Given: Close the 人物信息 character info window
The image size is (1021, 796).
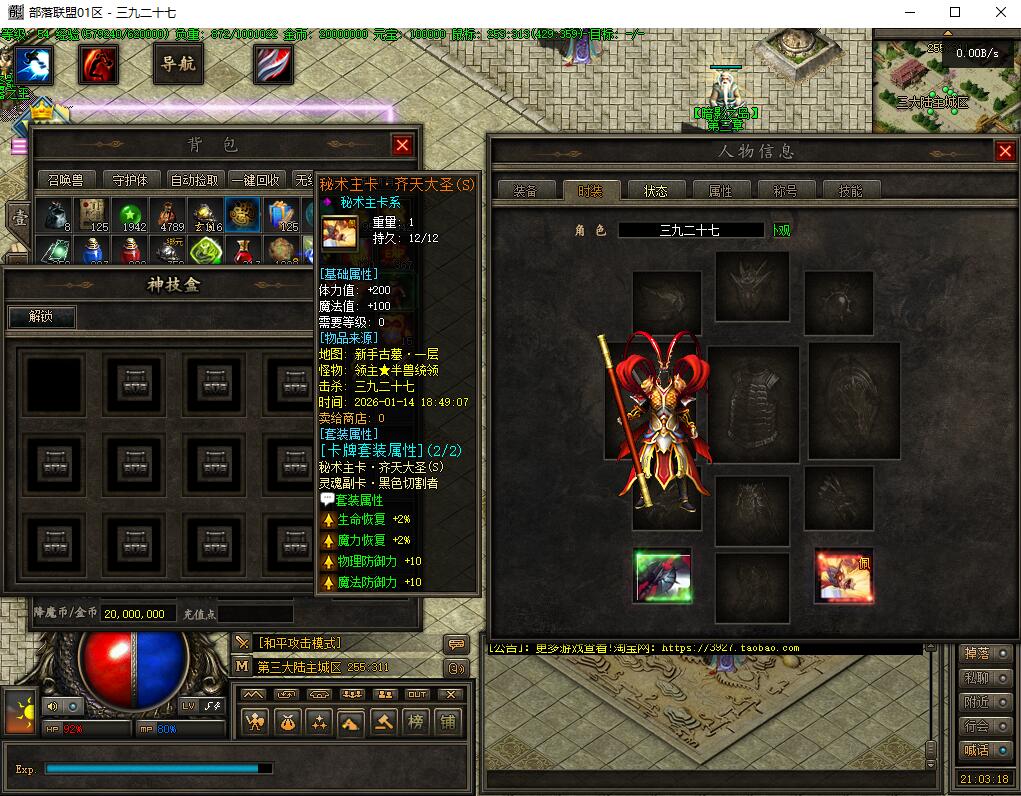Looking at the screenshot, I should pos(1005,151).
